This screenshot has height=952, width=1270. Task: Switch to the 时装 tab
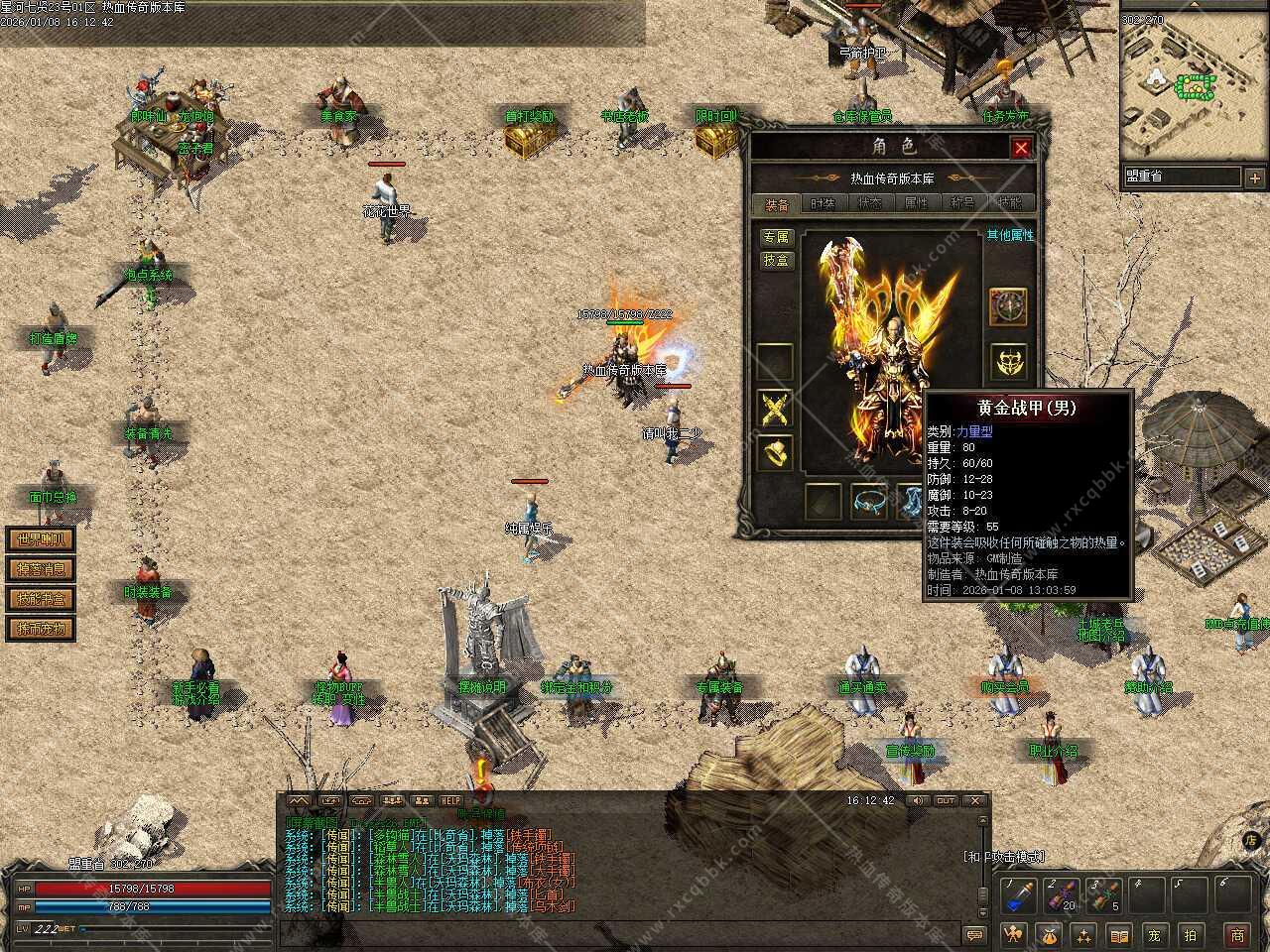pos(823,203)
